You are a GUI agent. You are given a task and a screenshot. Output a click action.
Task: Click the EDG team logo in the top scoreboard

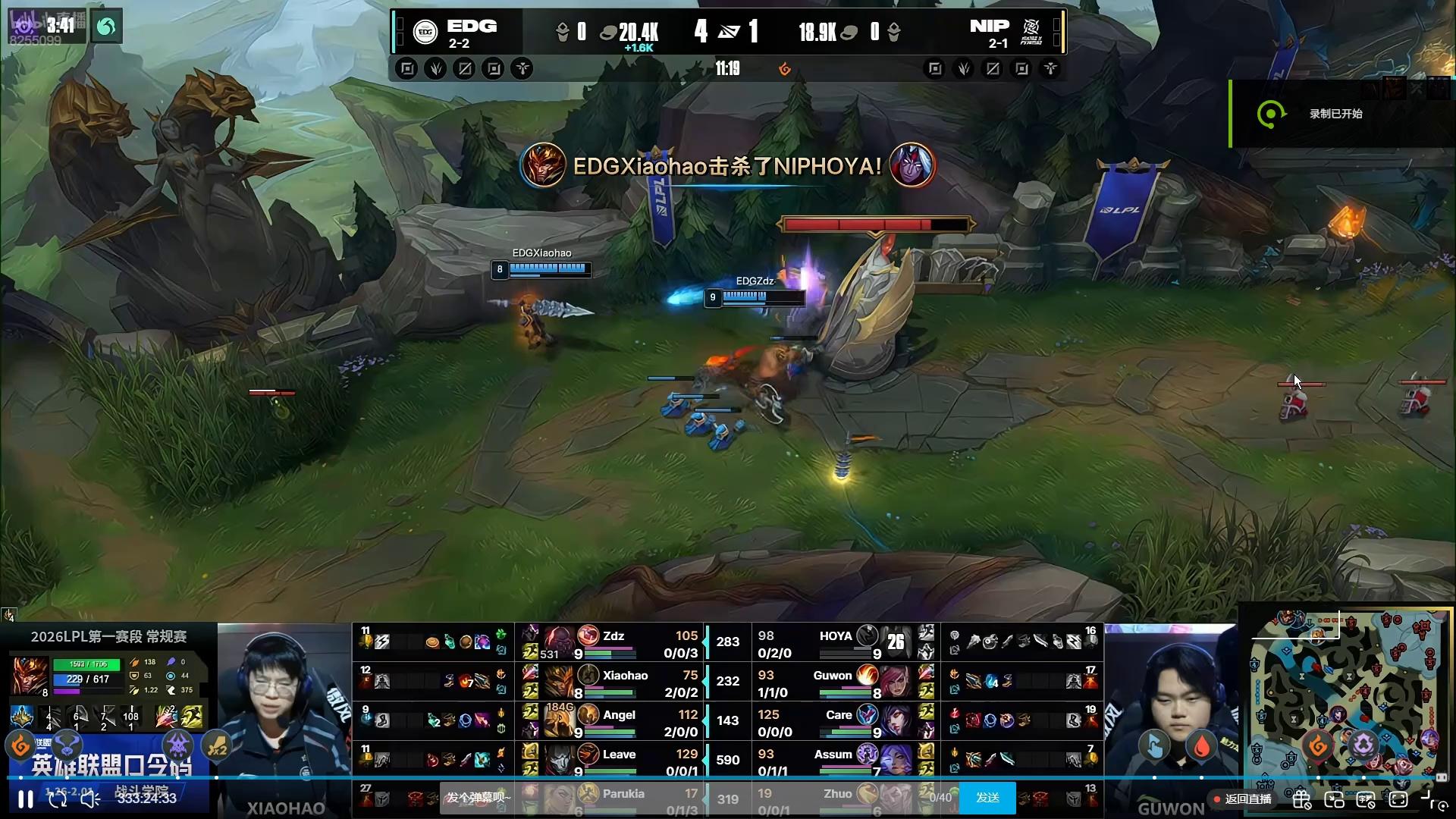(x=425, y=32)
